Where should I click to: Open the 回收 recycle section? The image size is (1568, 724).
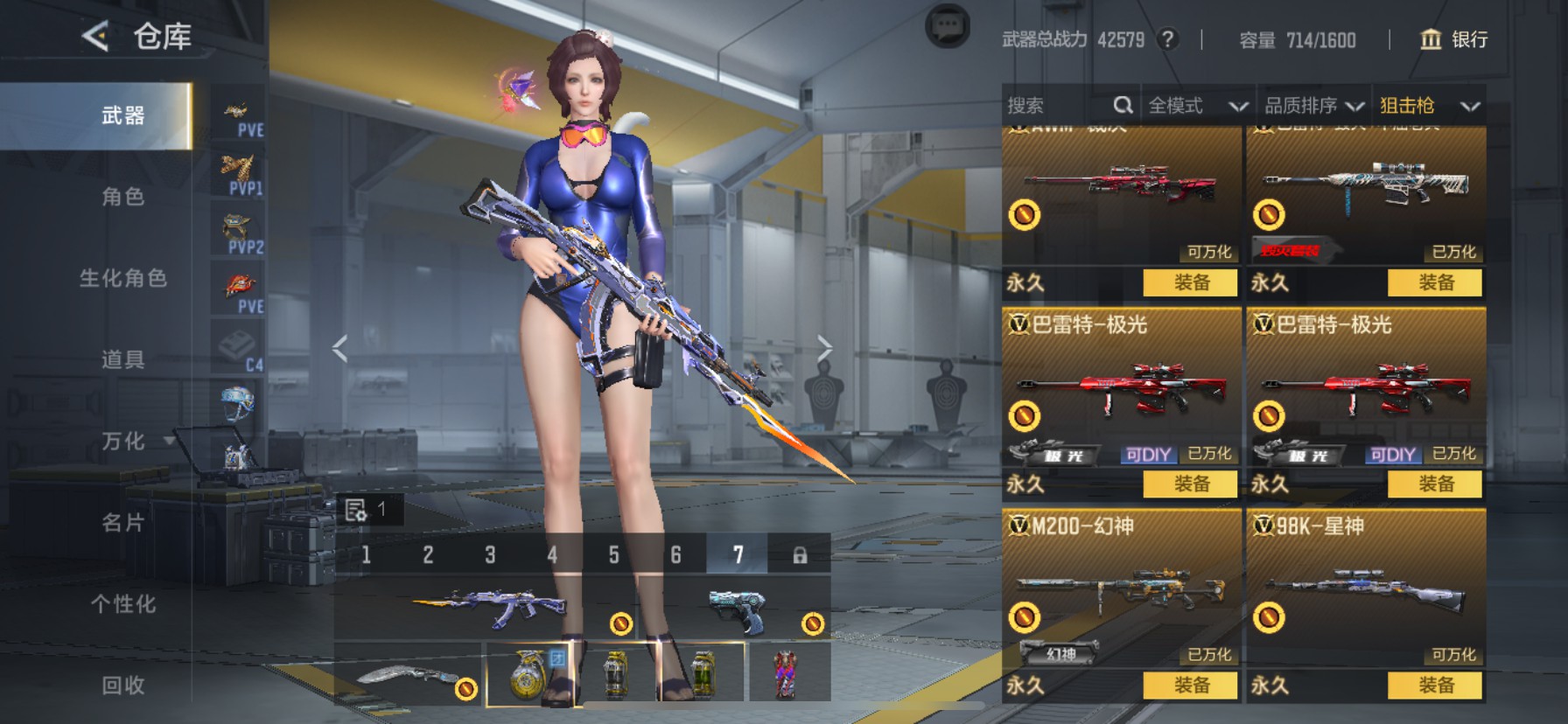[x=122, y=686]
